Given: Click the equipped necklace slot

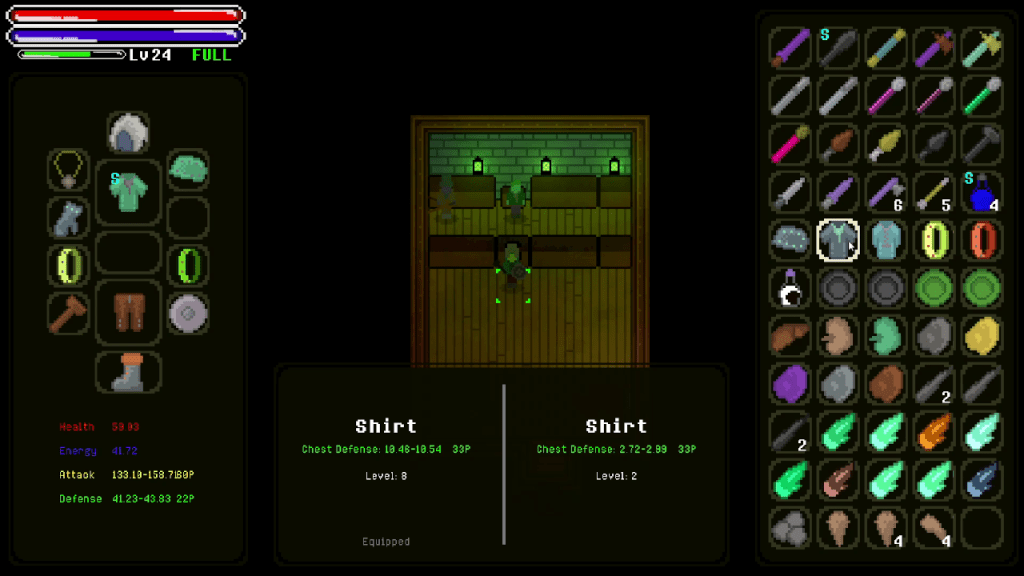Looking at the screenshot, I should pyautogui.click(x=68, y=170).
